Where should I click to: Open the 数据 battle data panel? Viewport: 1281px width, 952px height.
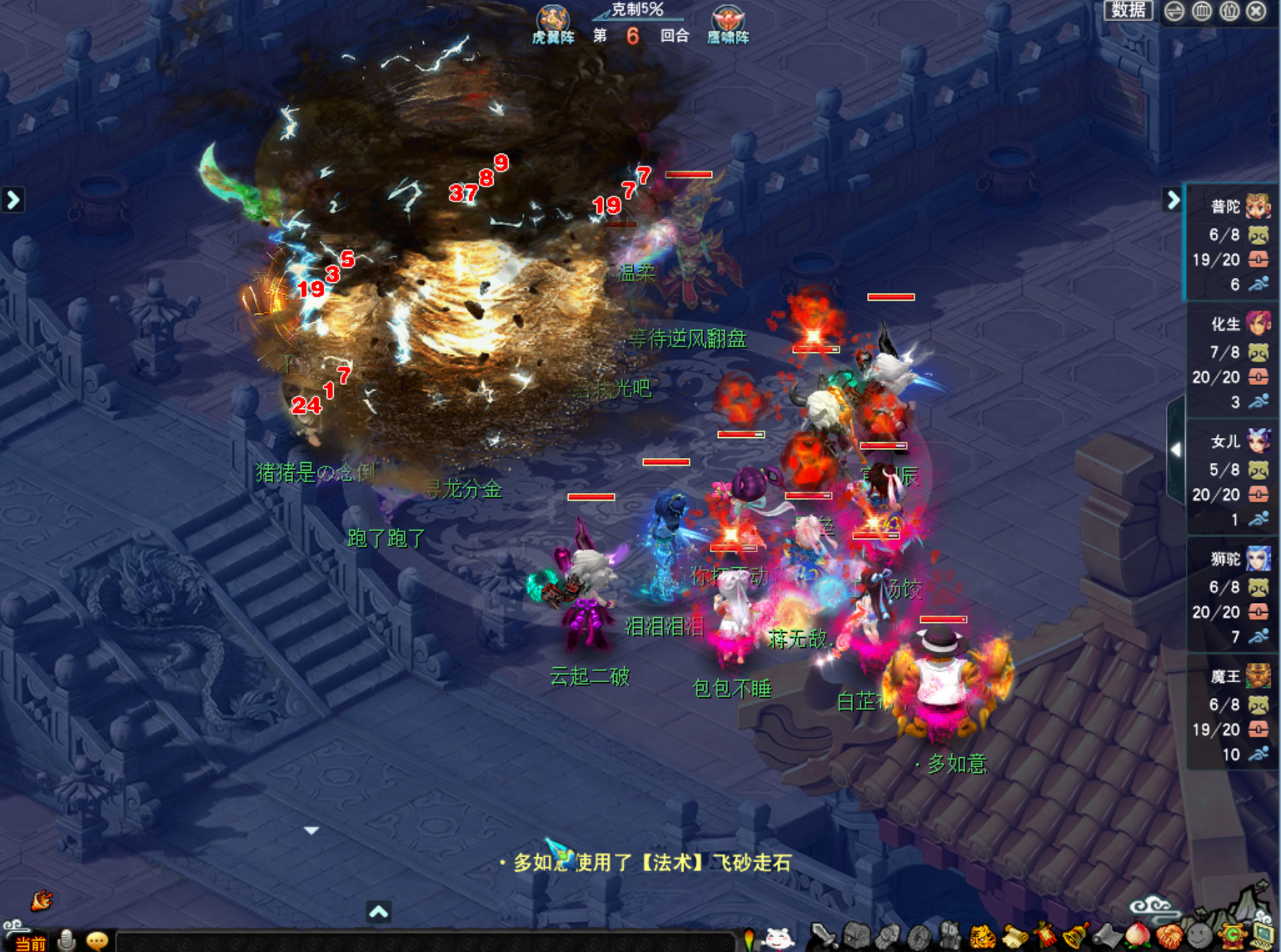pos(1129,11)
